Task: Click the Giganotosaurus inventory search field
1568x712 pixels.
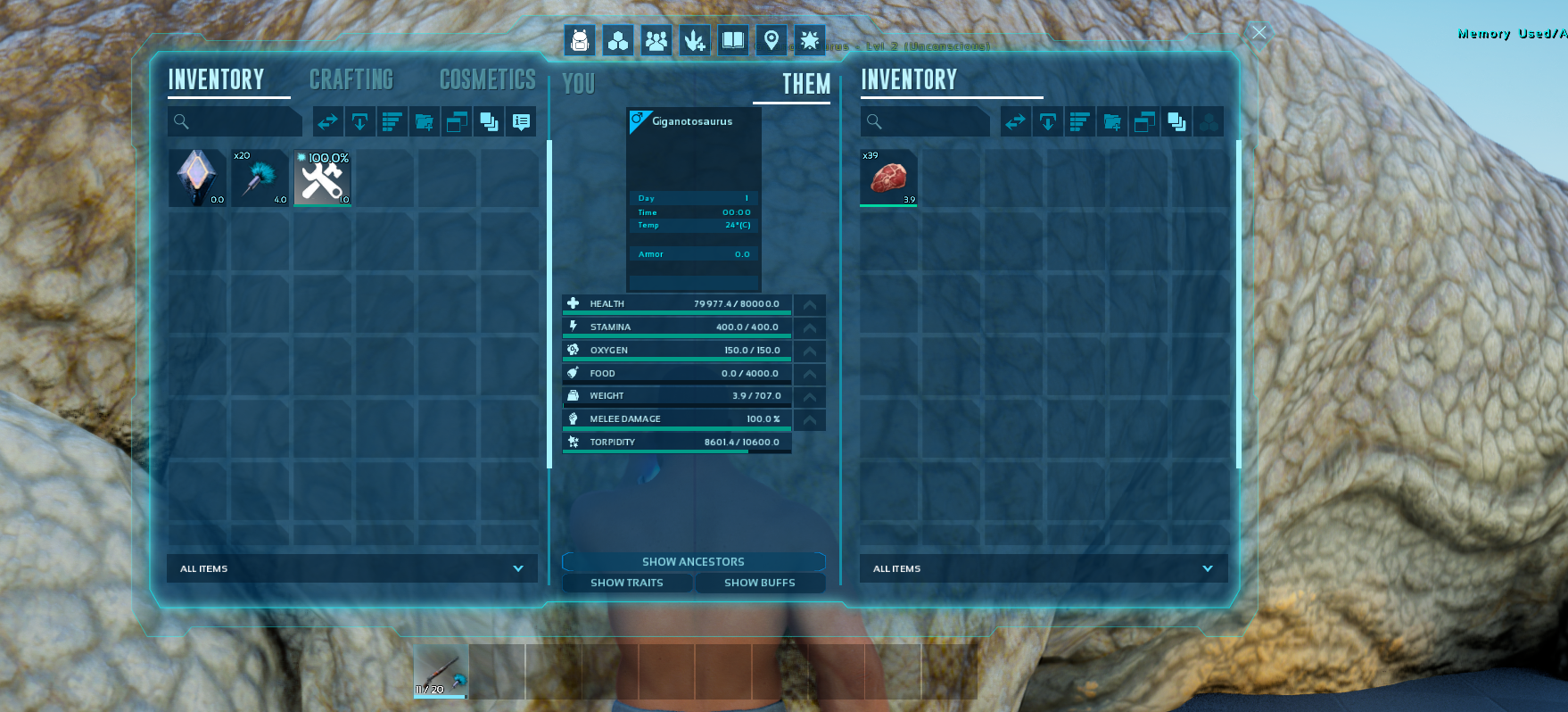Action: [x=926, y=121]
